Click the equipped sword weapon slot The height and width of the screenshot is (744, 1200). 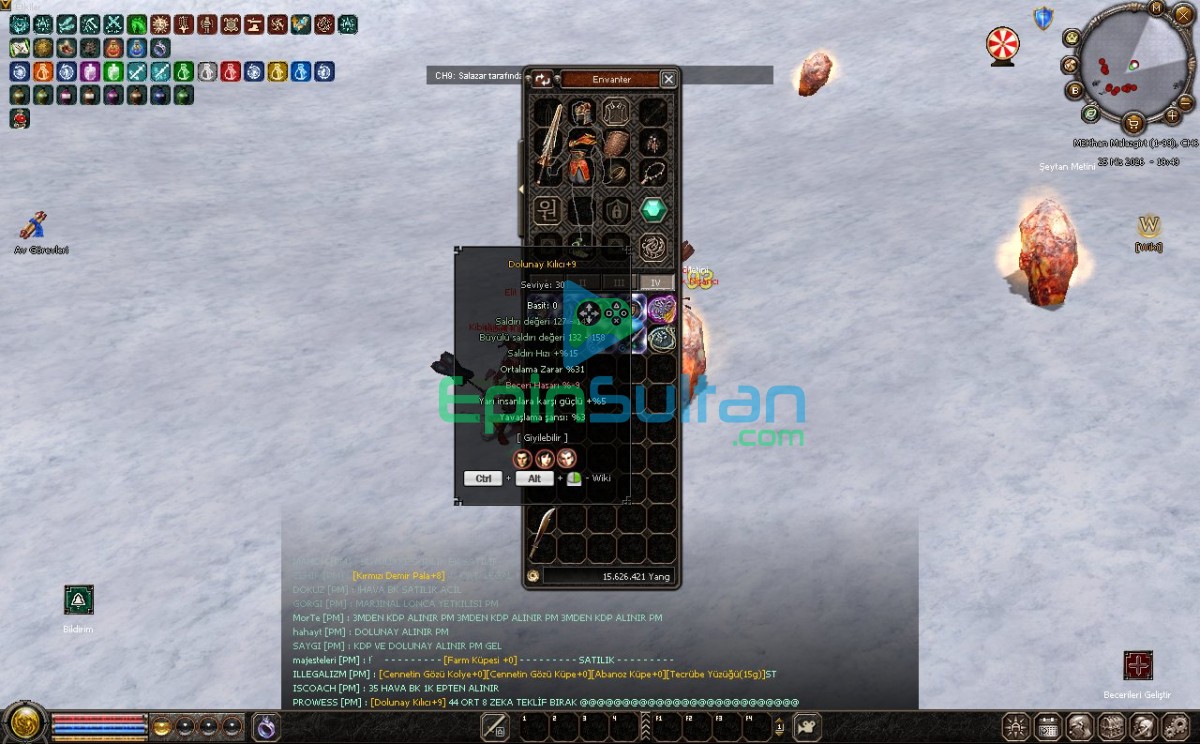[x=549, y=140]
